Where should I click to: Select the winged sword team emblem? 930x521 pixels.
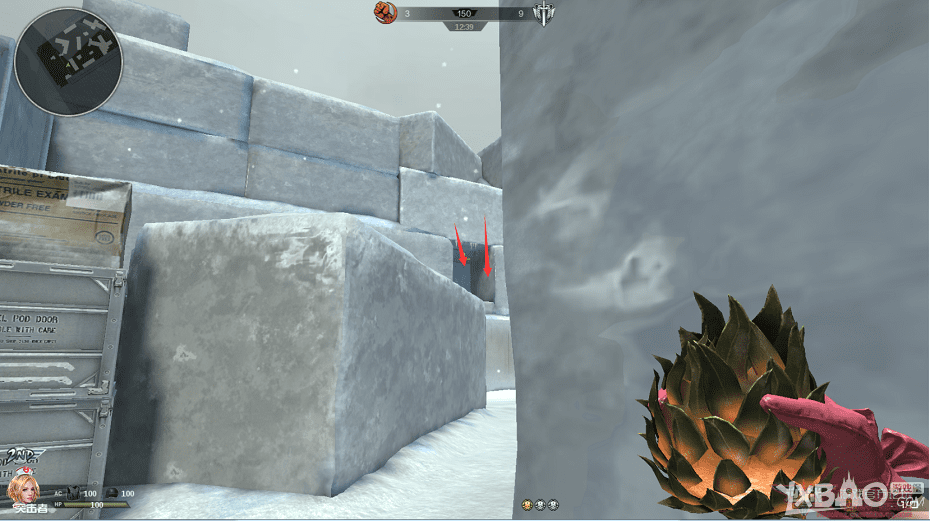pos(545,13)
